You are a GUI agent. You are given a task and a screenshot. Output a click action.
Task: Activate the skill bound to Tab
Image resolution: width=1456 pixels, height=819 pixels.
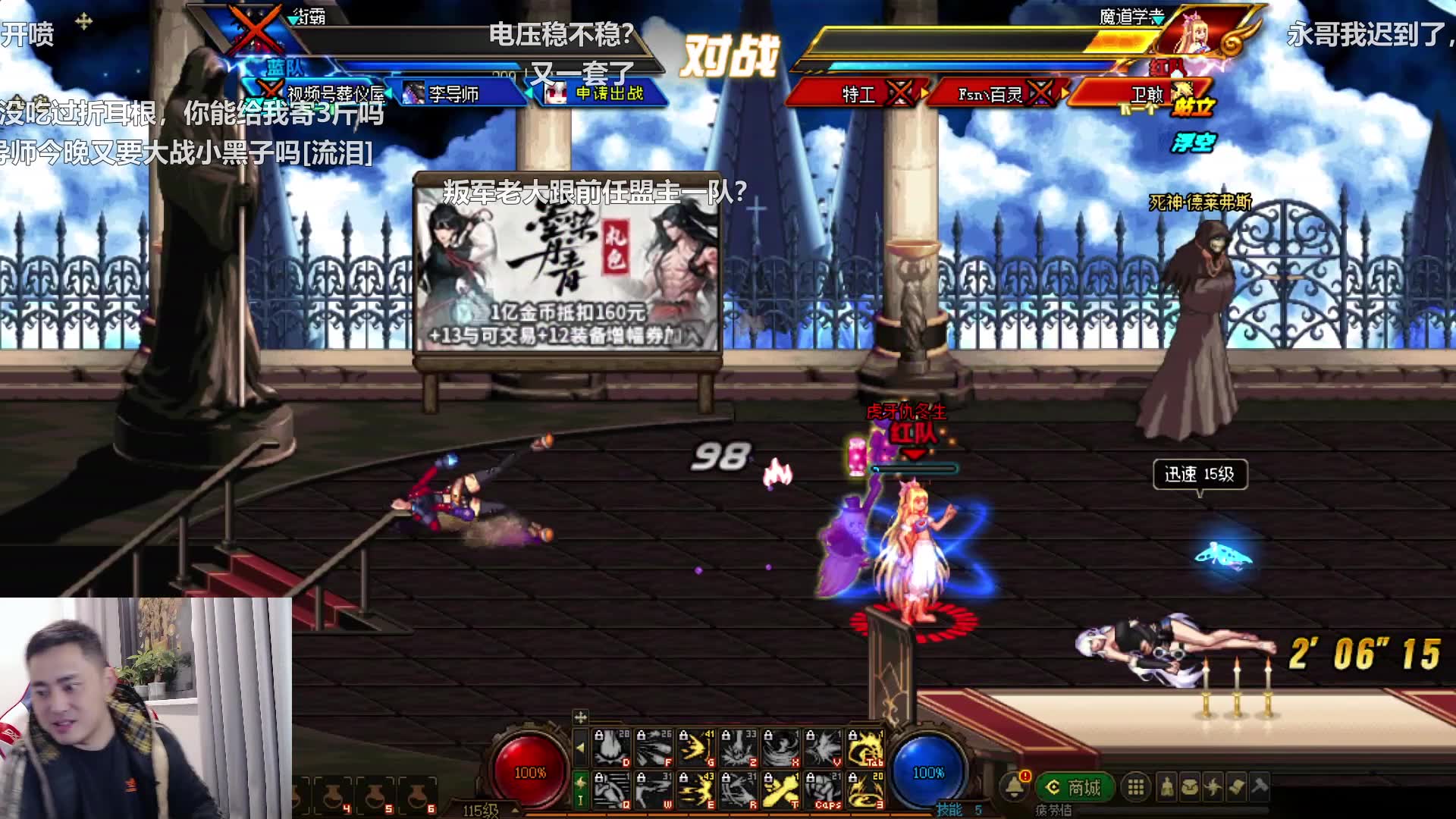(864, 748)
